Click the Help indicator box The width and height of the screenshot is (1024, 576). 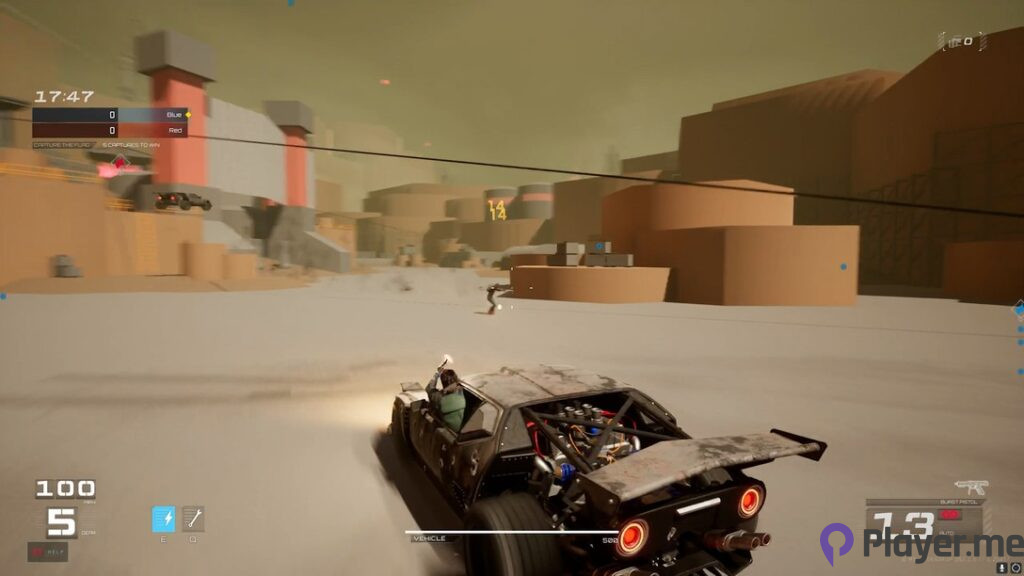[47, 551]
